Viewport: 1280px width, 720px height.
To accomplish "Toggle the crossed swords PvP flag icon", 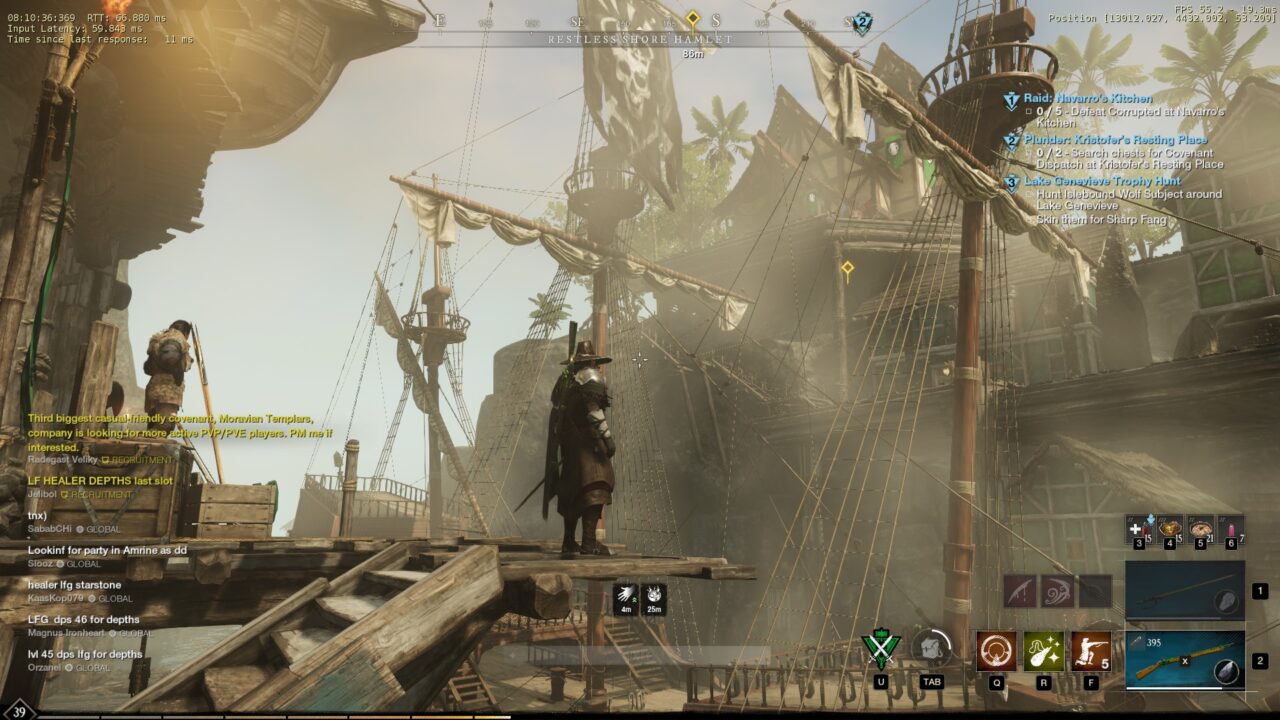I will (881, 649).
